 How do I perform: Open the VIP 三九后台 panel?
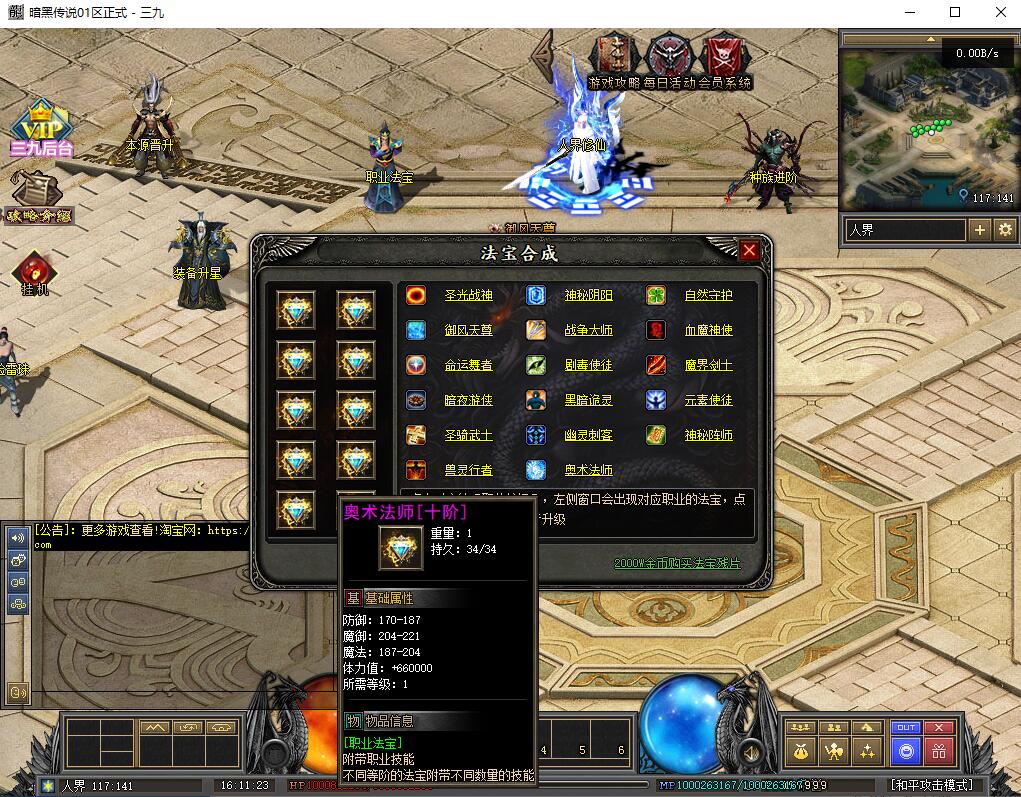40,129
